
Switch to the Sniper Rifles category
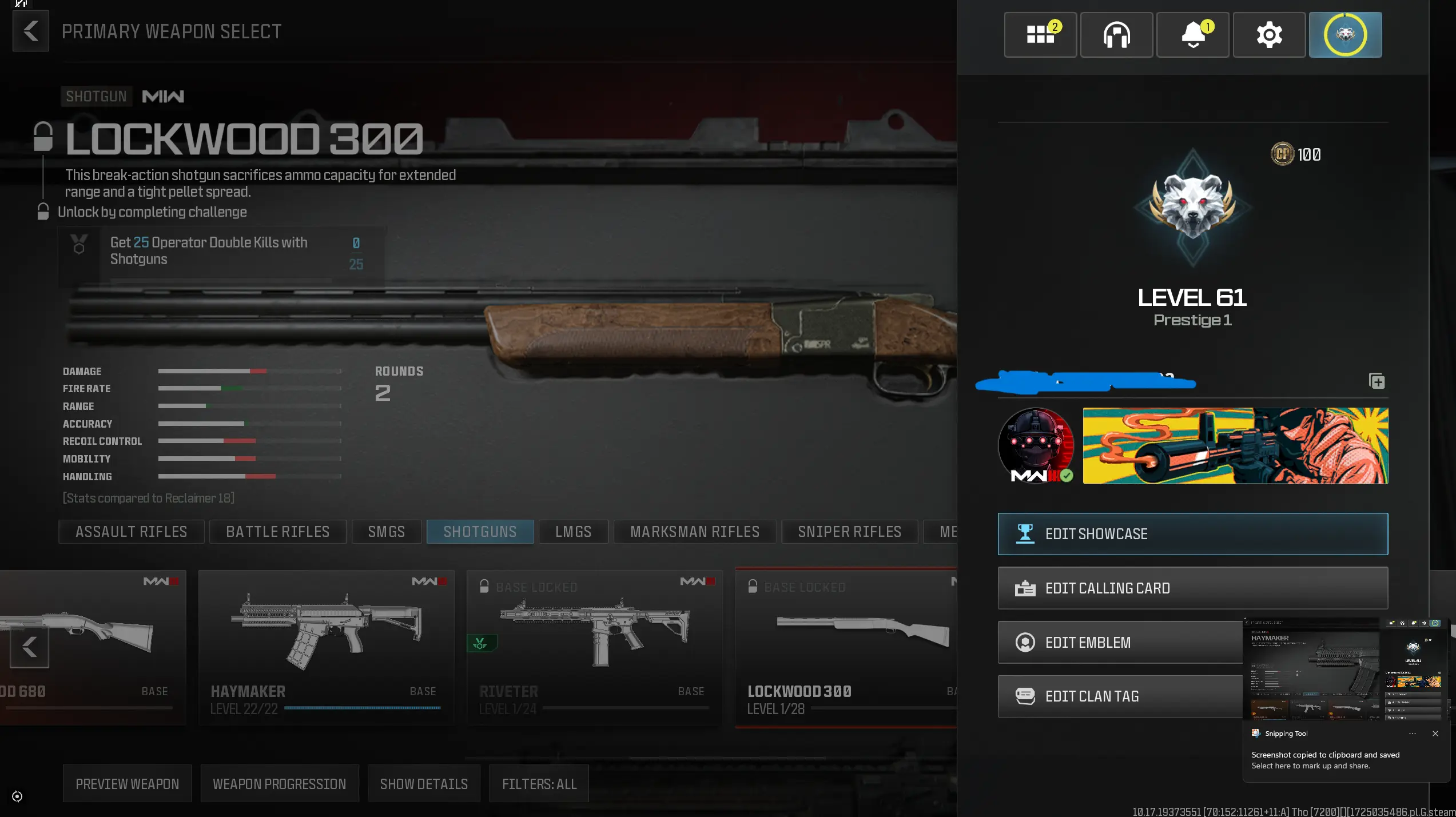click(849, 532)
